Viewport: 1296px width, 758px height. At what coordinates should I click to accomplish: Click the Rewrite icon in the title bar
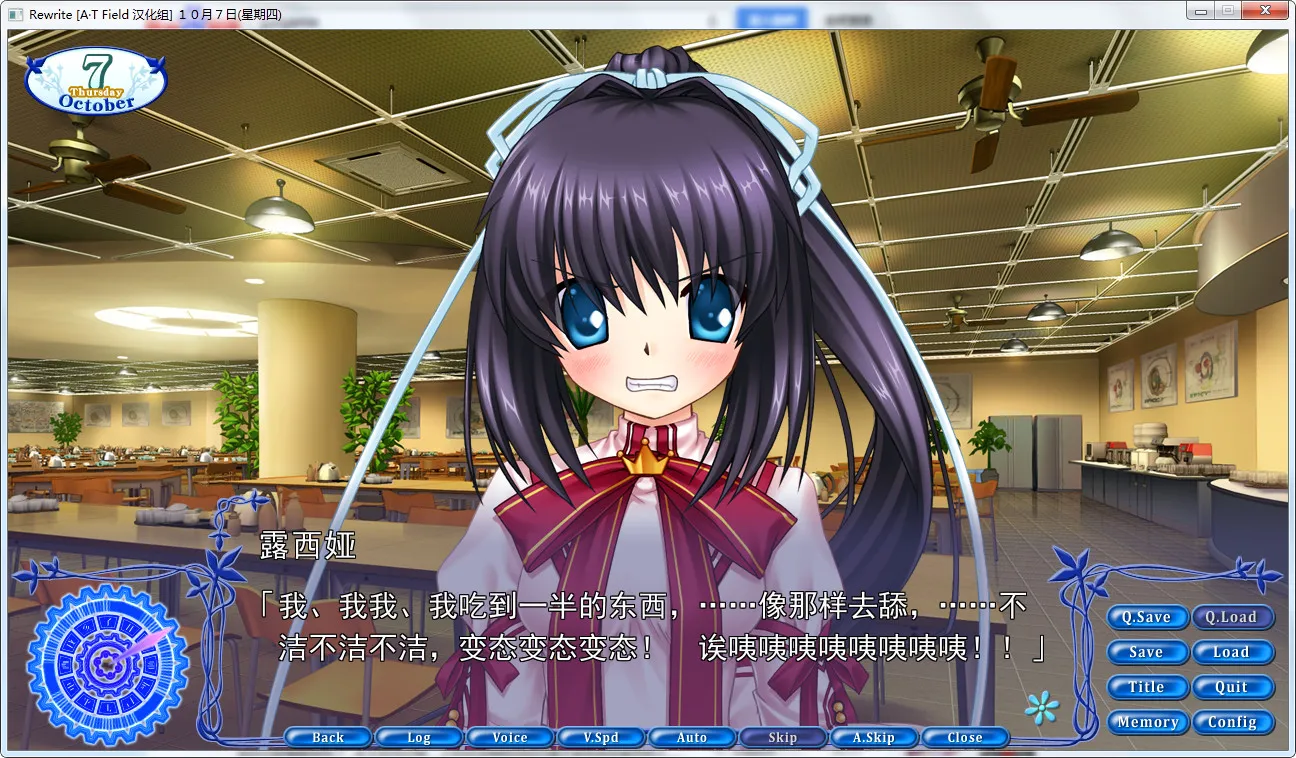14,10
